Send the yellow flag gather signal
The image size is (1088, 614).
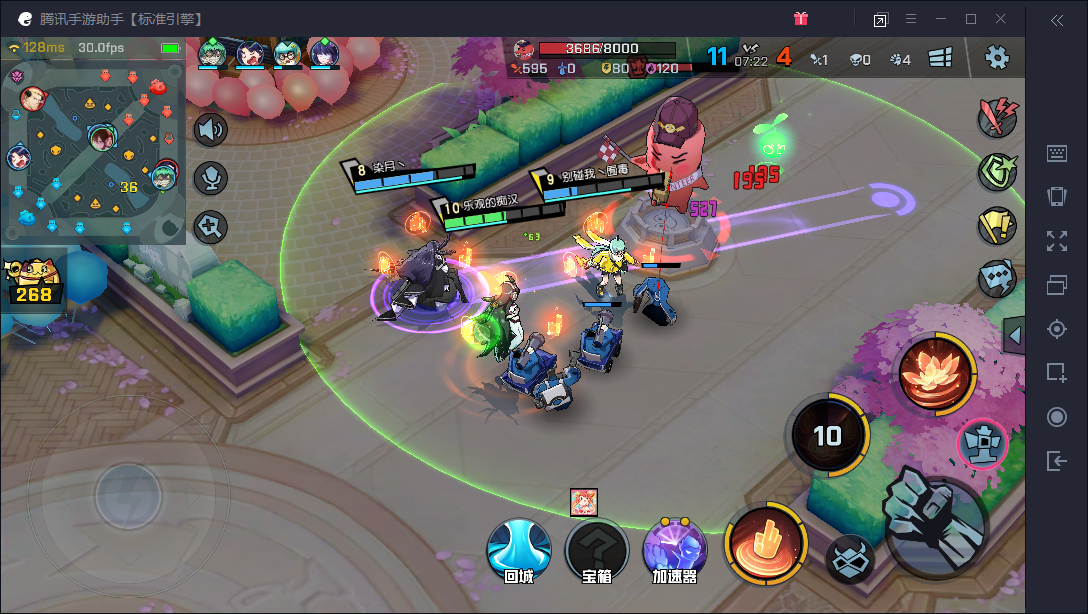coord(997,226)
